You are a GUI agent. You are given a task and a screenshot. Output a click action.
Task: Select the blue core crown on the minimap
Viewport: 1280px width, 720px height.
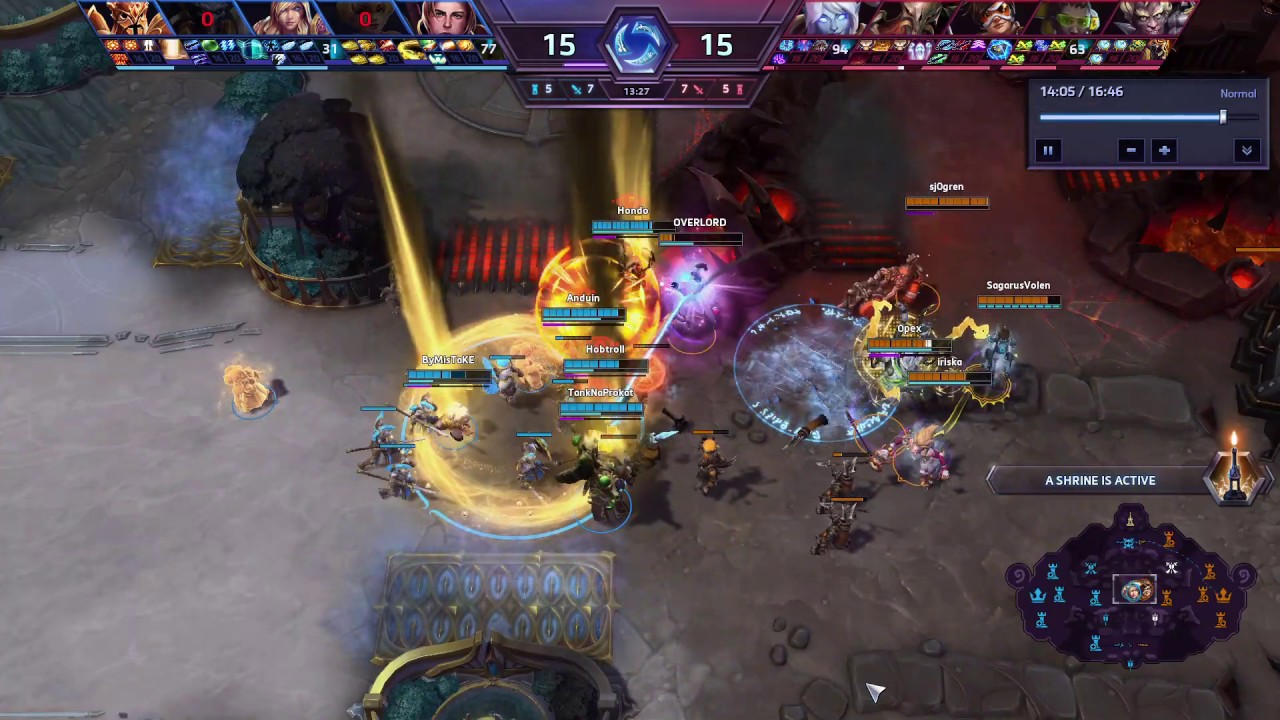(x=1038, y=595)
